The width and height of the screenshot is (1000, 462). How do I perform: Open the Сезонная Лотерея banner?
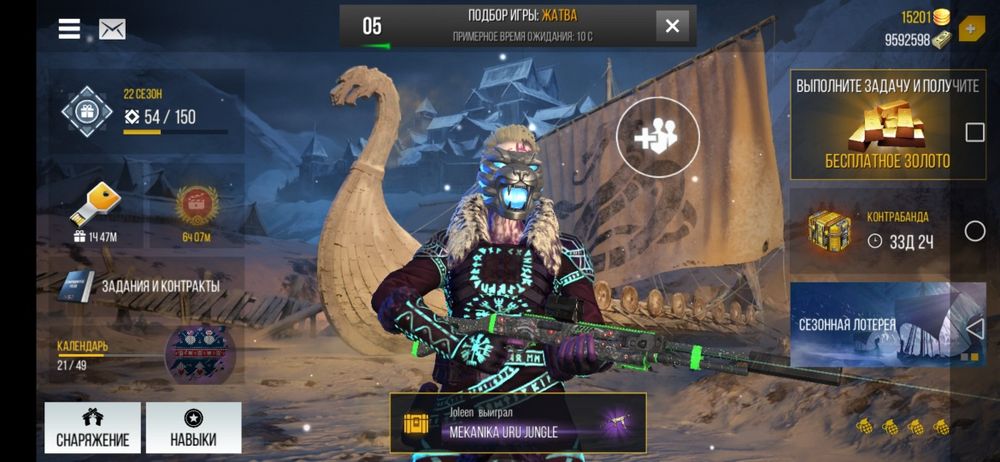(870, 325)
